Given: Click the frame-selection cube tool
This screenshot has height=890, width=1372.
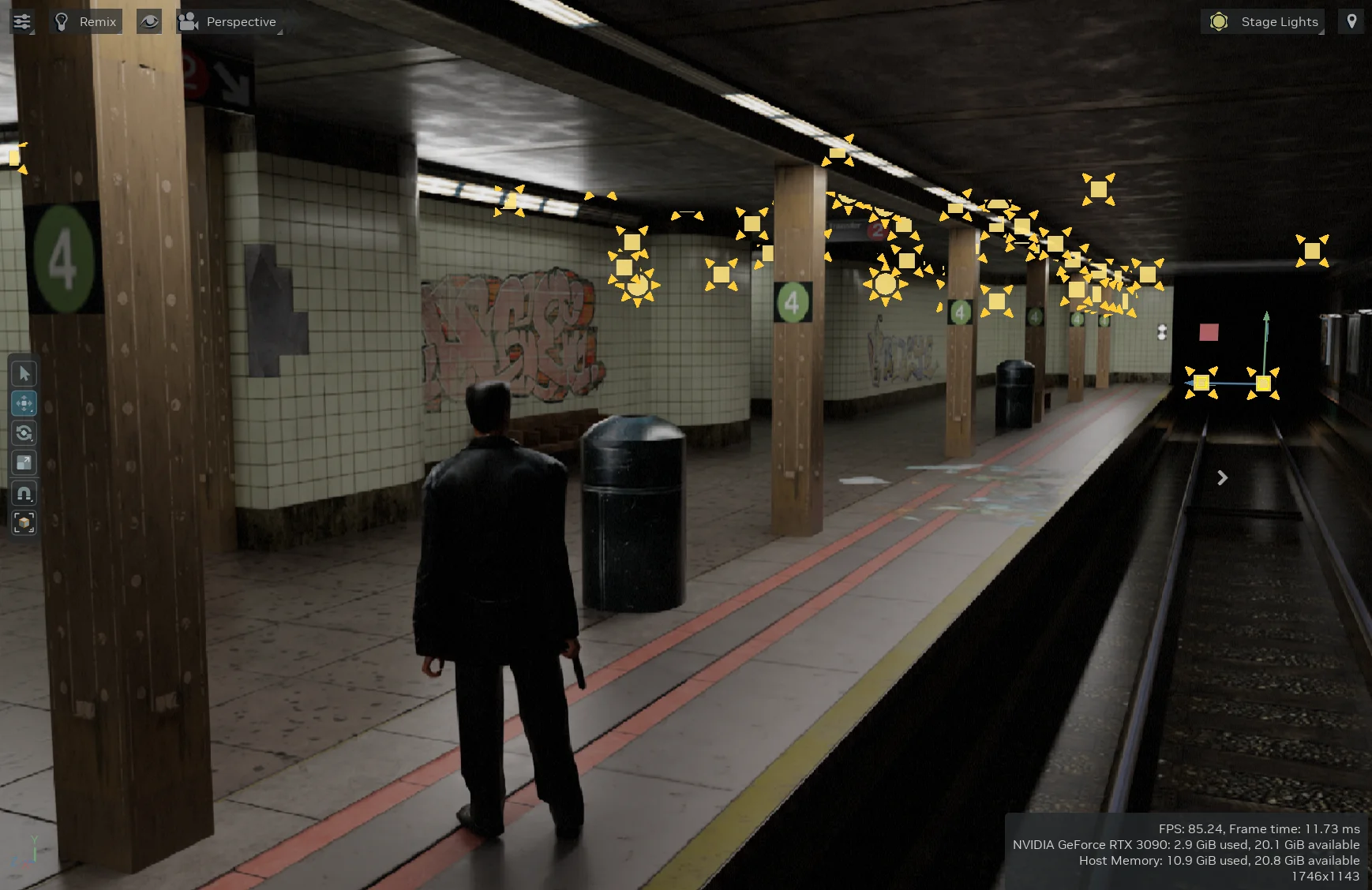Looking at the screenshot, I should coord(24,522).
